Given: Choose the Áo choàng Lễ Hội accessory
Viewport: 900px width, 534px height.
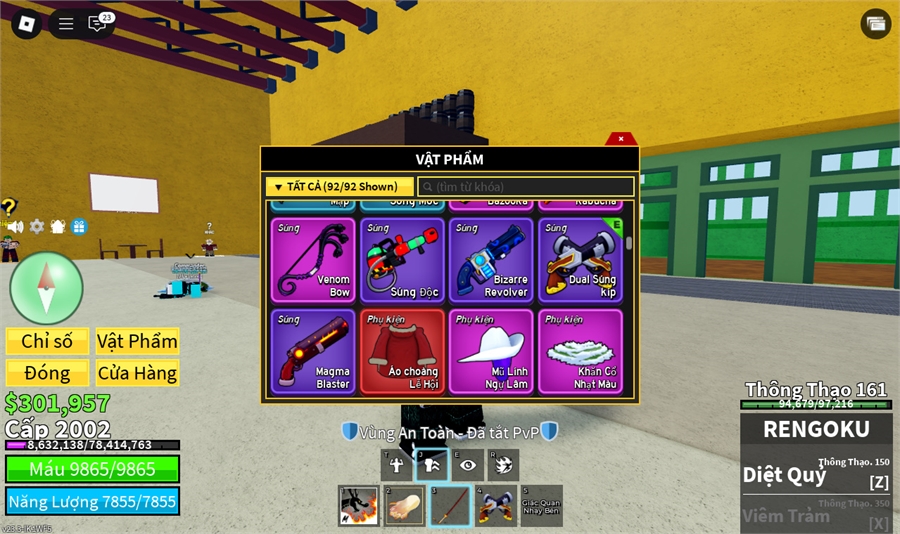Looking at the screenshot, I should 402,351.
